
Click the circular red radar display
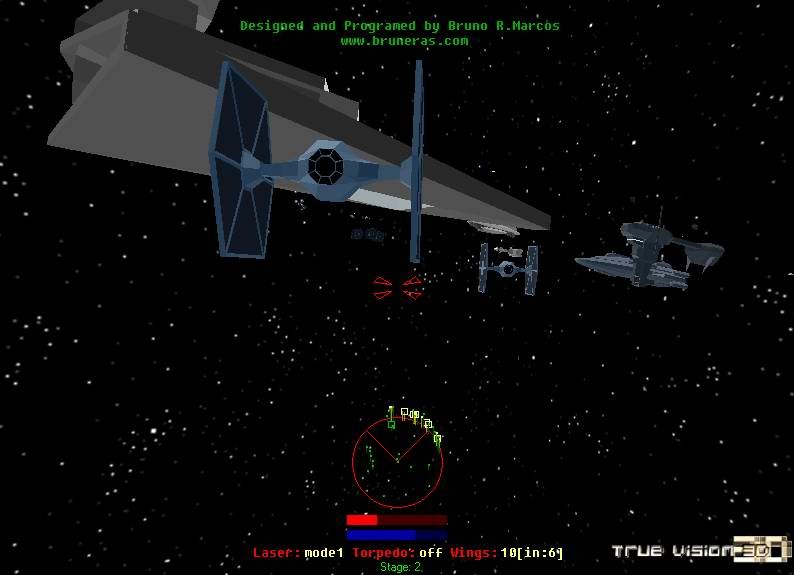click(397, 462)
